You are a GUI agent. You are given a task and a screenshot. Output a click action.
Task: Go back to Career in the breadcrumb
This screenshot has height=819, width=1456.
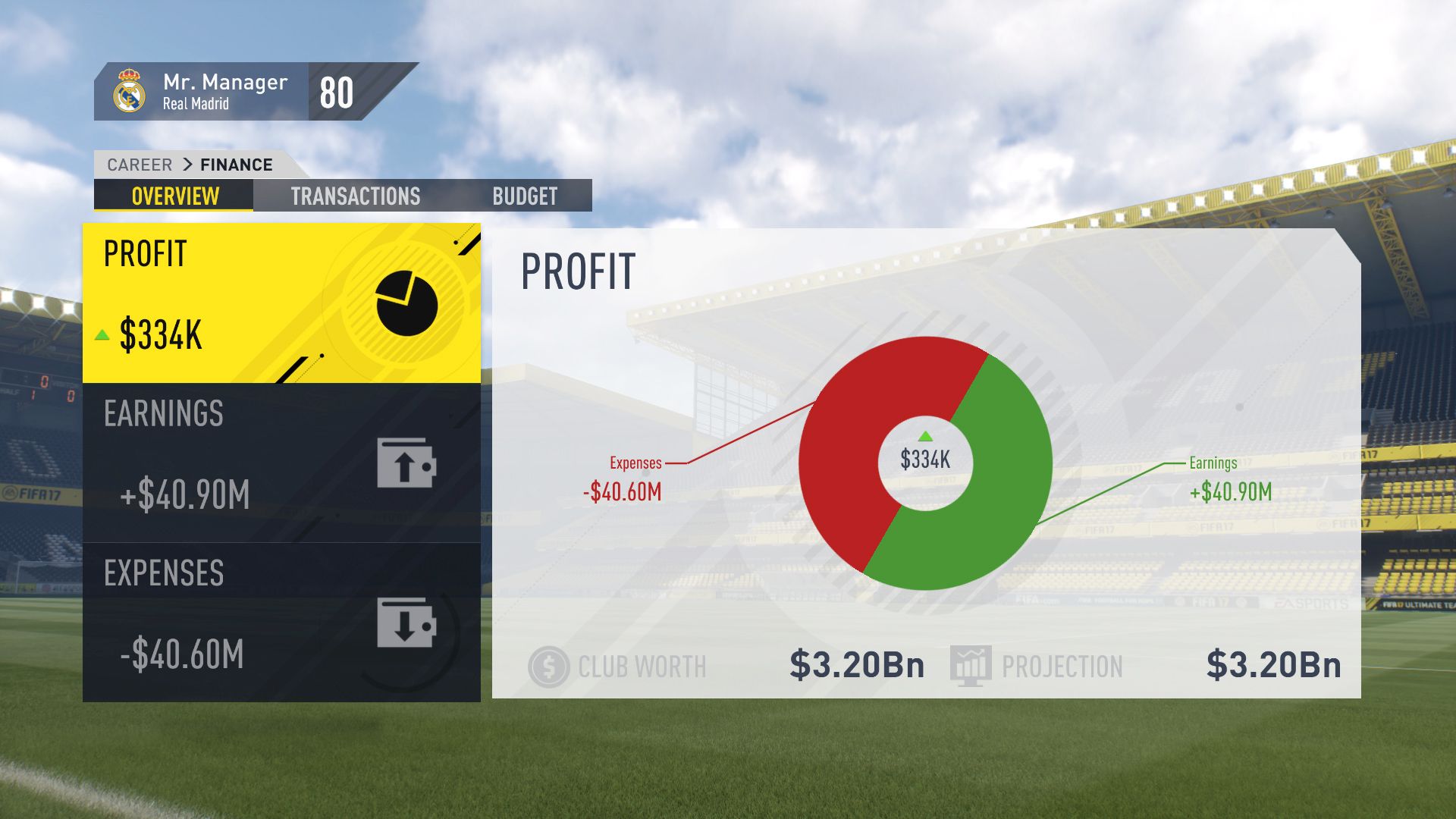[x=140, y=165]
